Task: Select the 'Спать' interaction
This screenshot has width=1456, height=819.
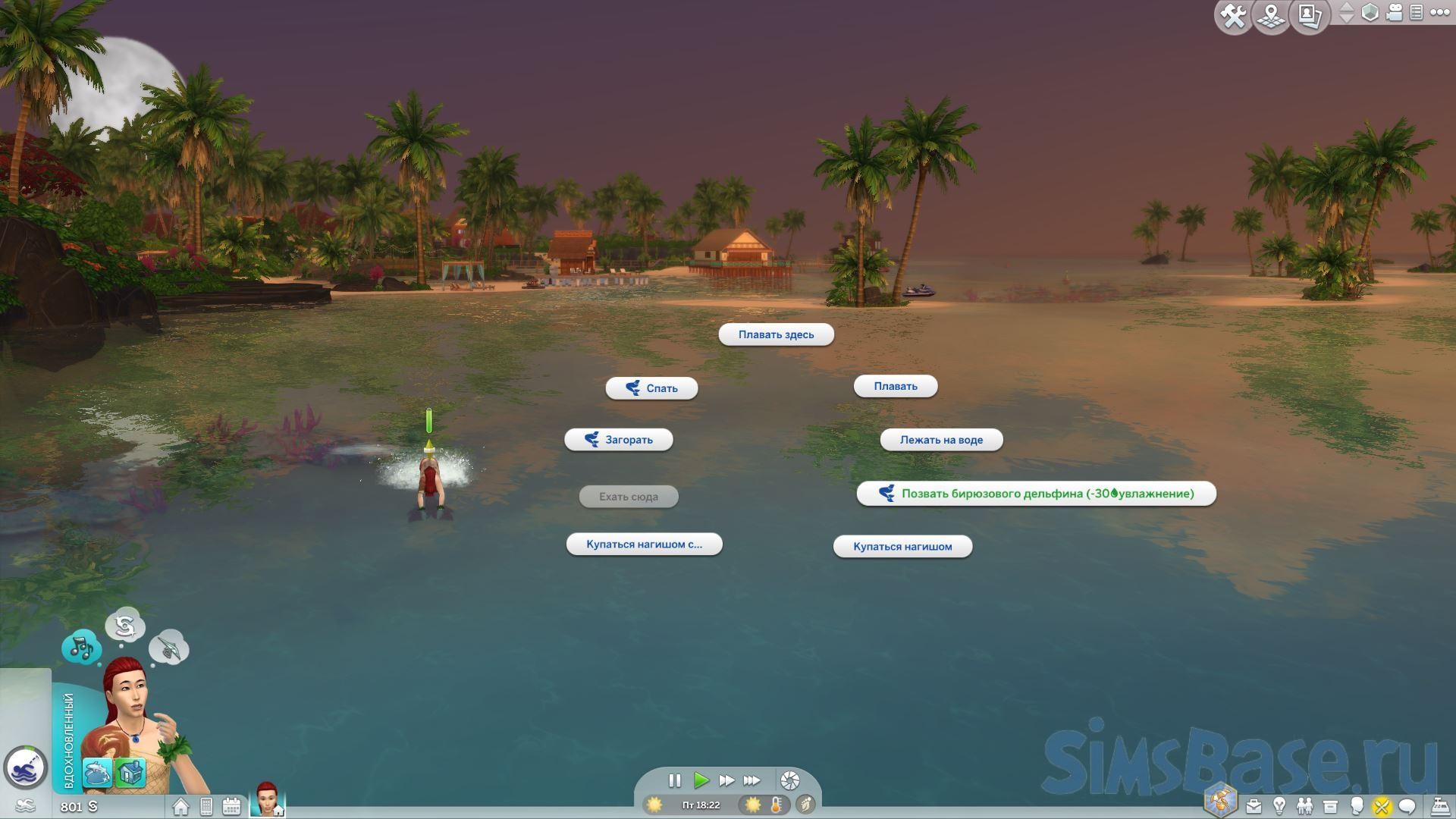Action: pyautogui.click(x=651, y=388)
